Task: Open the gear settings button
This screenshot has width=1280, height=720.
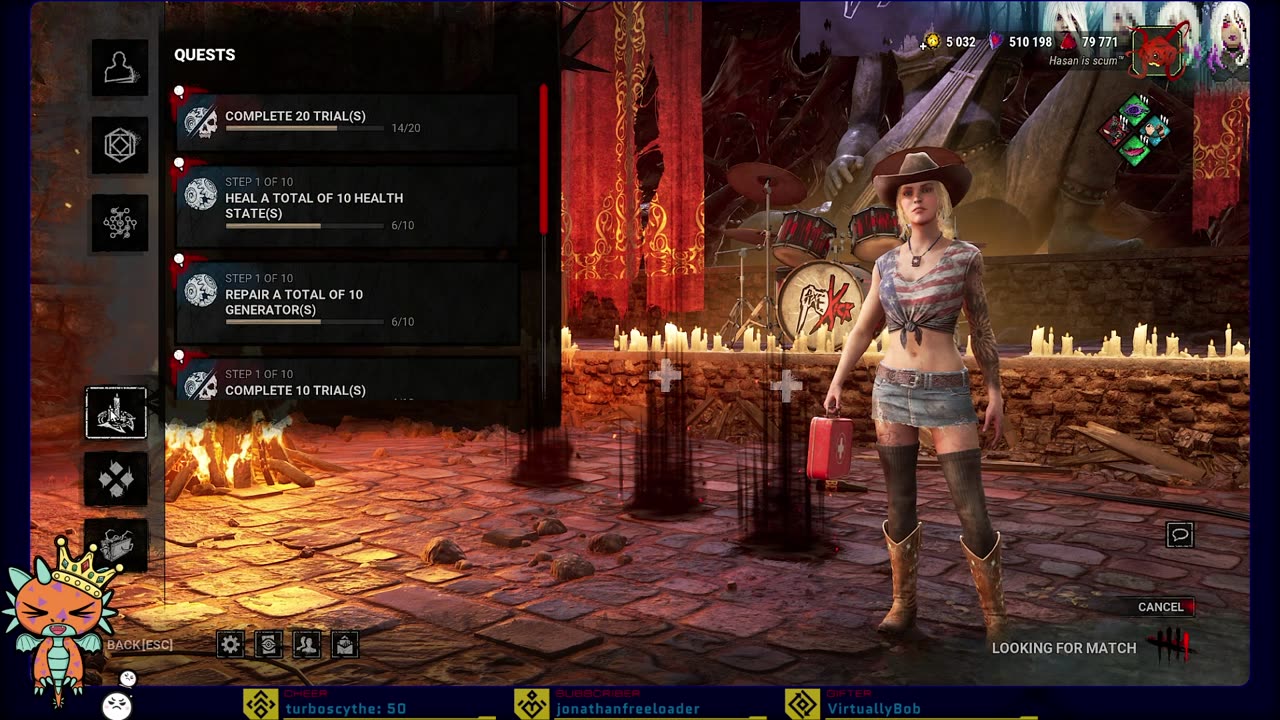Action: click(x=231, y=645)
